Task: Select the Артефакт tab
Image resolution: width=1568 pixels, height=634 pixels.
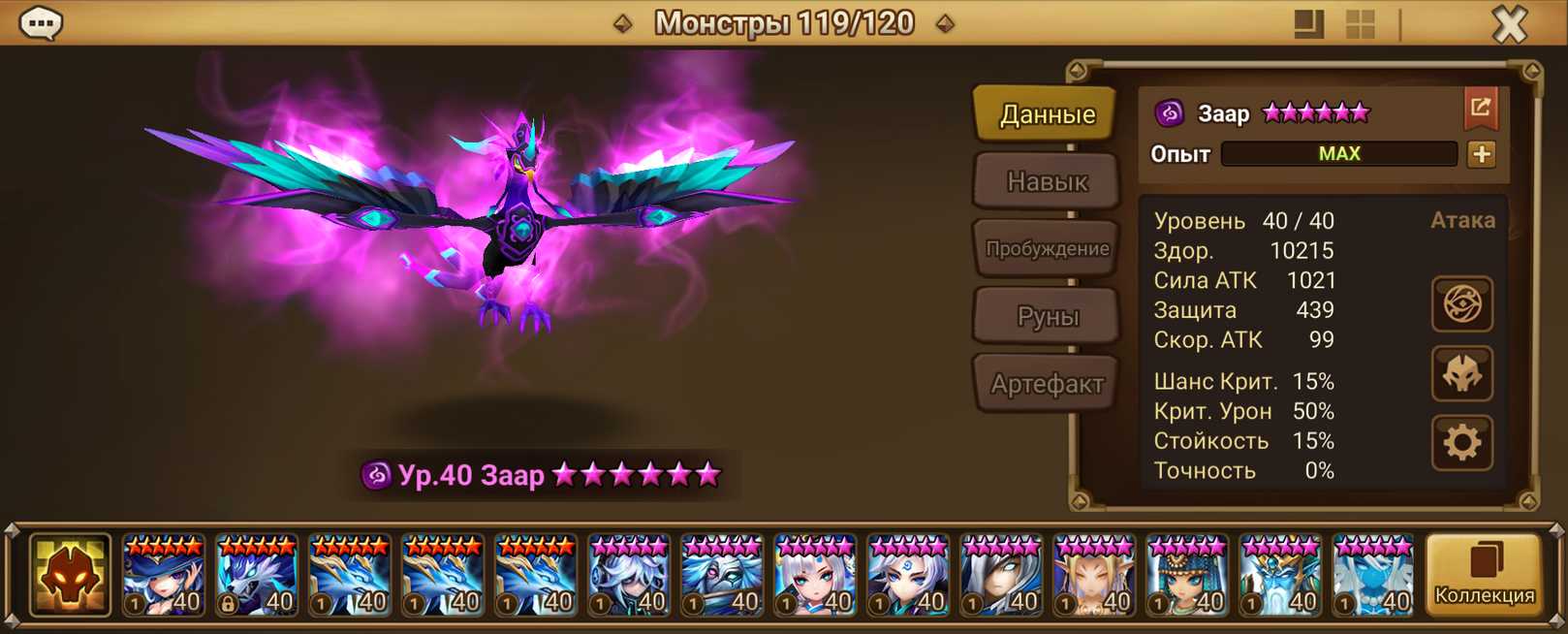Action: 1047,384
